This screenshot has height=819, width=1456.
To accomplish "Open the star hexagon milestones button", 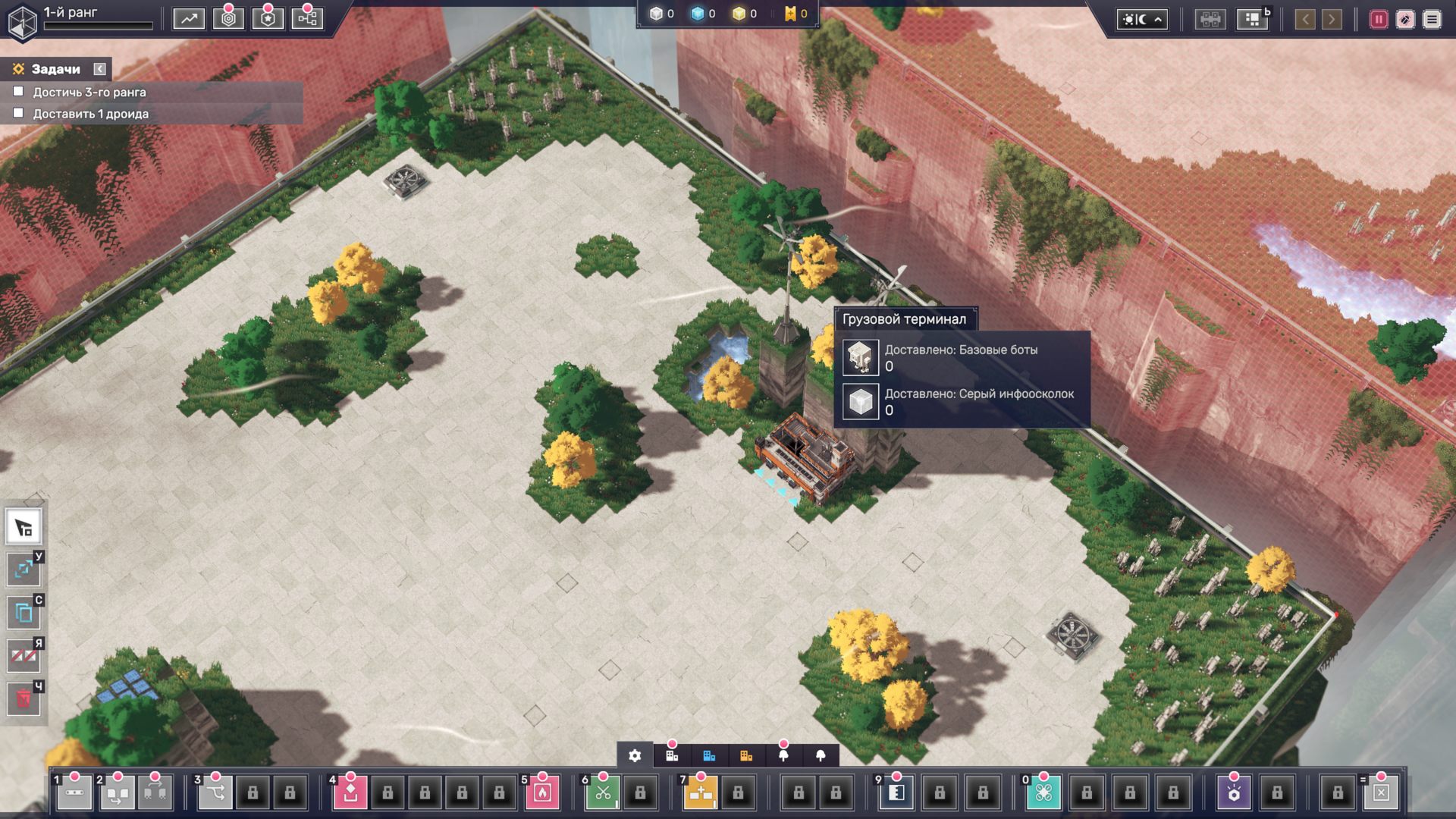I will [268, 19].
